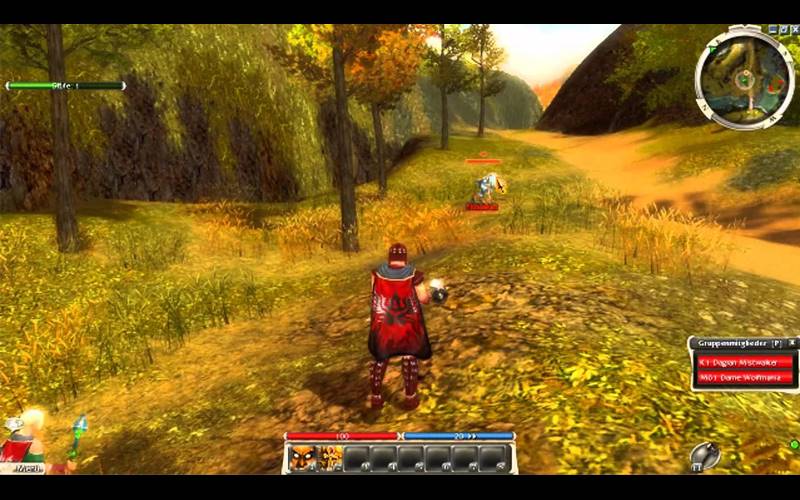Activate the glowing-eyed face skill

[x=304, y=458]
